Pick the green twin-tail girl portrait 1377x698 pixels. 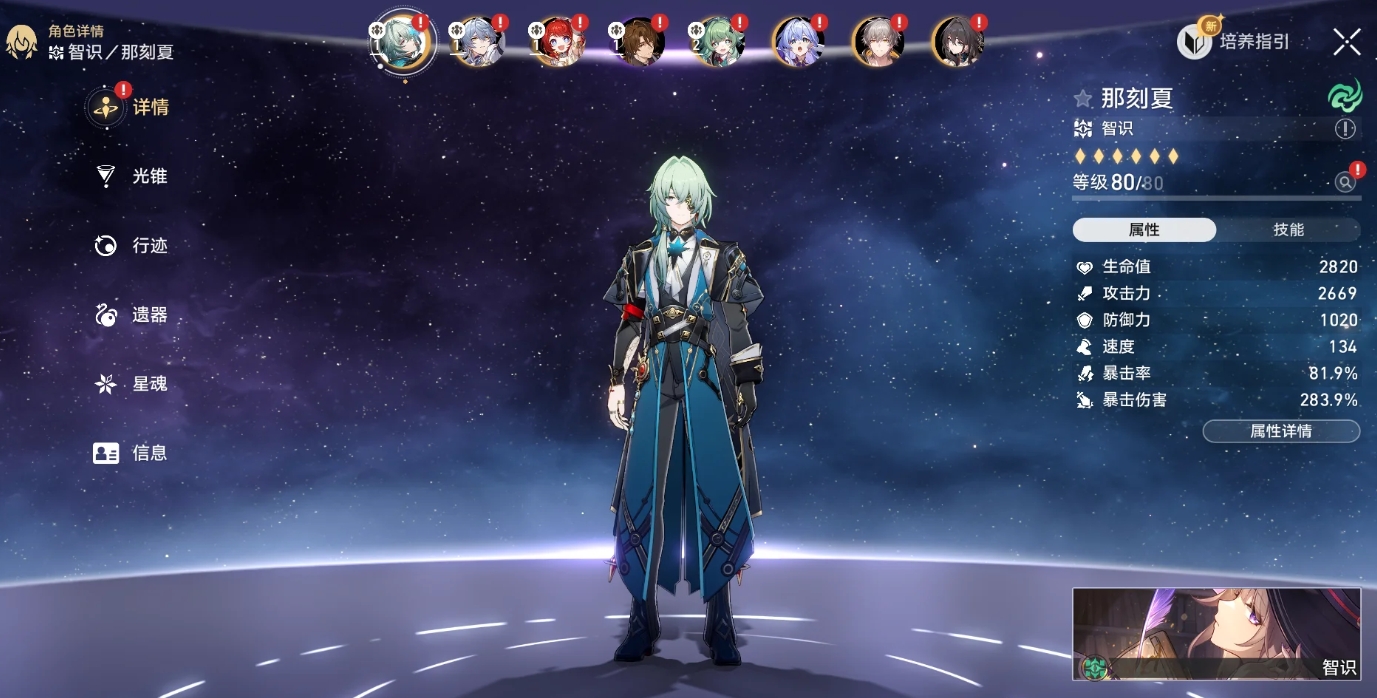pyautogui.click(x=719, y=42)
